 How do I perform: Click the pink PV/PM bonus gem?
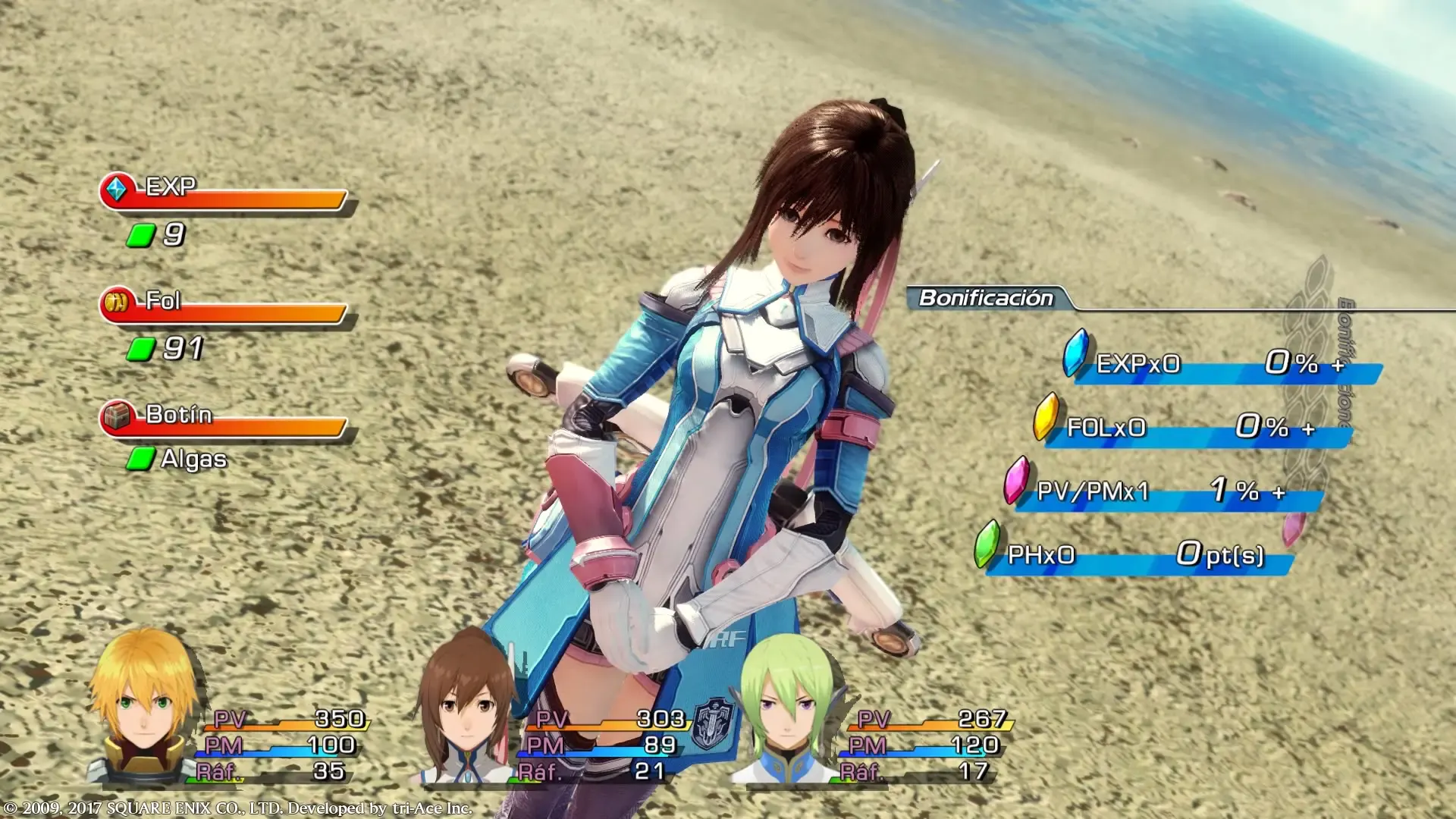[1016, 480]
